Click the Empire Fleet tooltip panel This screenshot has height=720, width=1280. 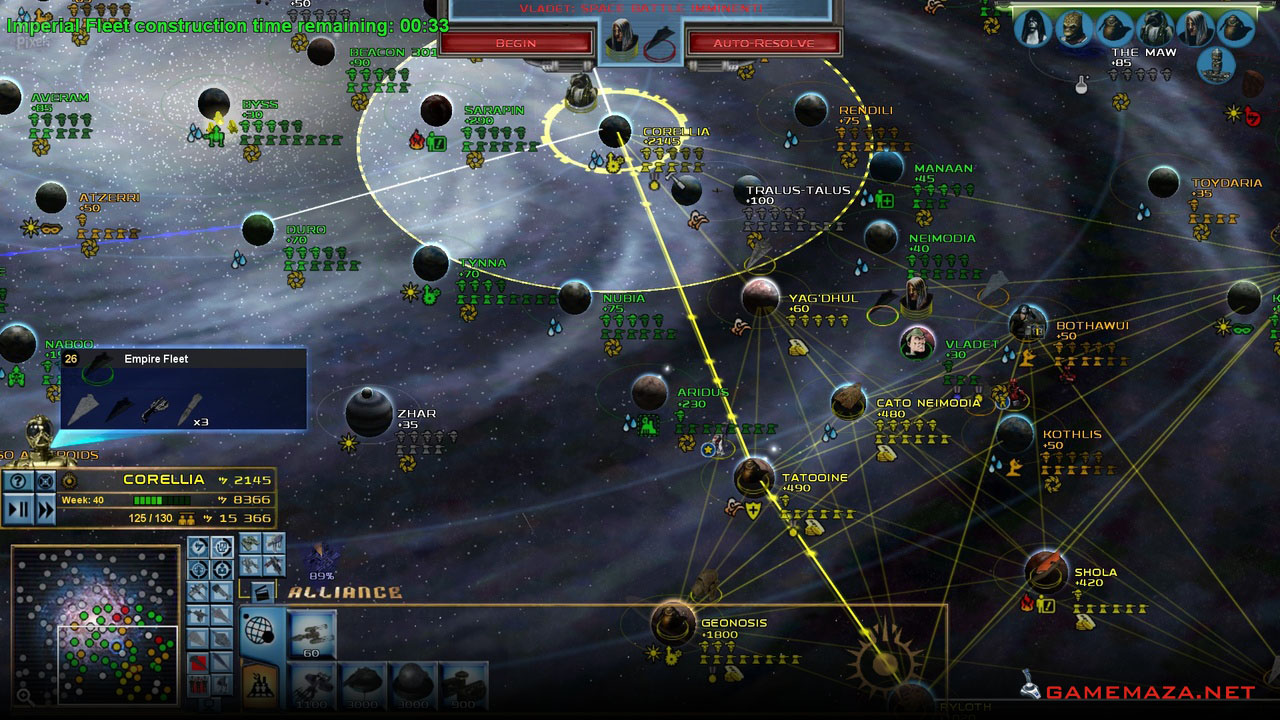(184, 389)
